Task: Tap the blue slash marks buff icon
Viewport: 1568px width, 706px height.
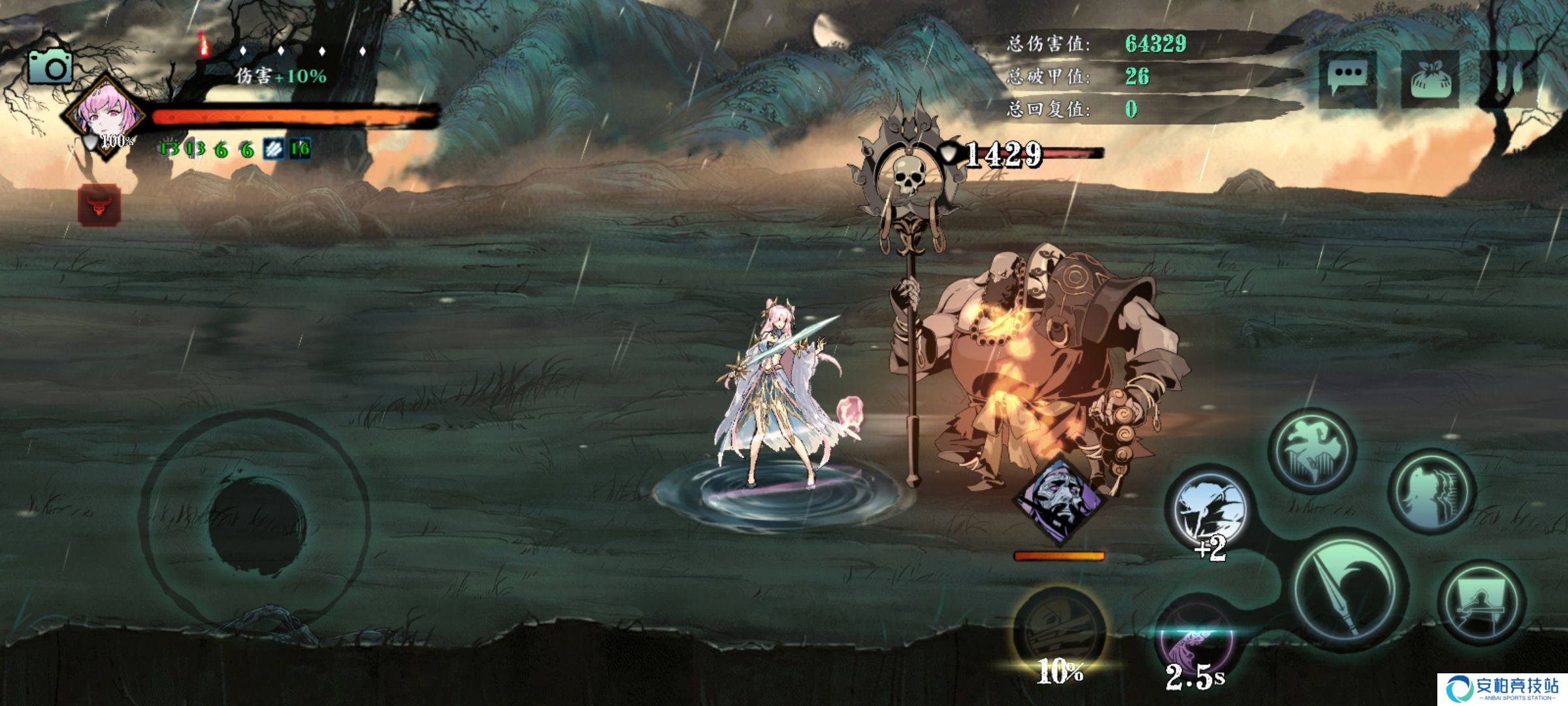Action: coord(273,149)
